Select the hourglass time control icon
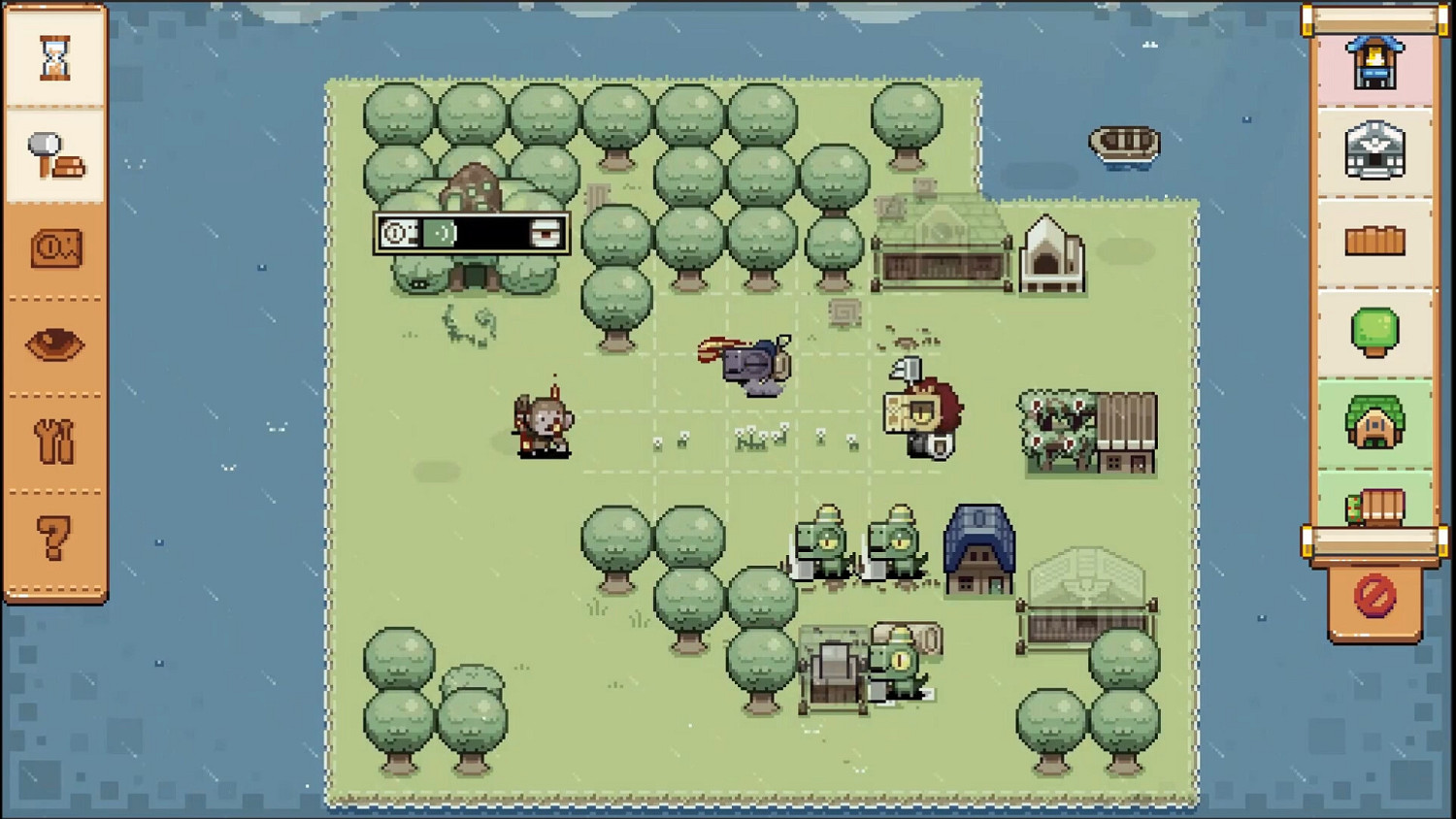This screenshot has width=1456, height=819. click(53, 58)
